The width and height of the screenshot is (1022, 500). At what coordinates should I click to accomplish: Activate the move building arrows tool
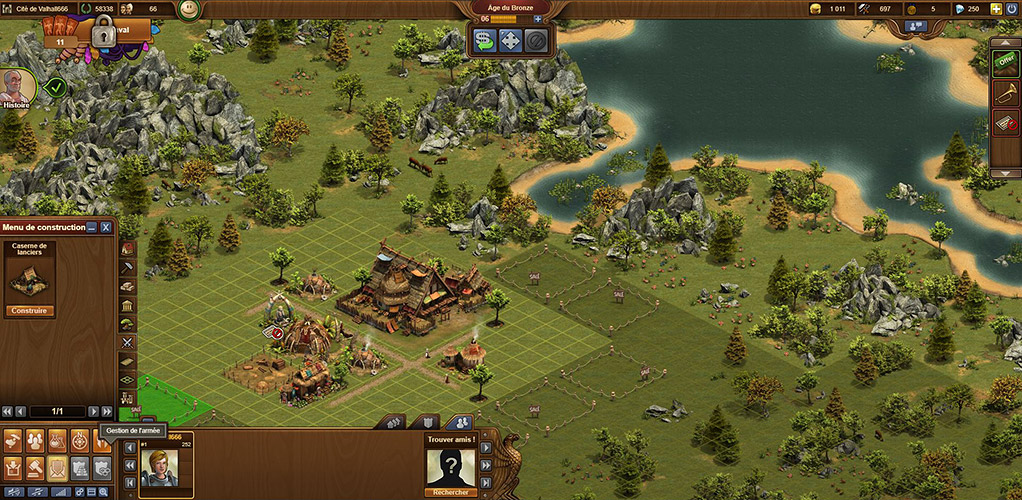[510, 41]
